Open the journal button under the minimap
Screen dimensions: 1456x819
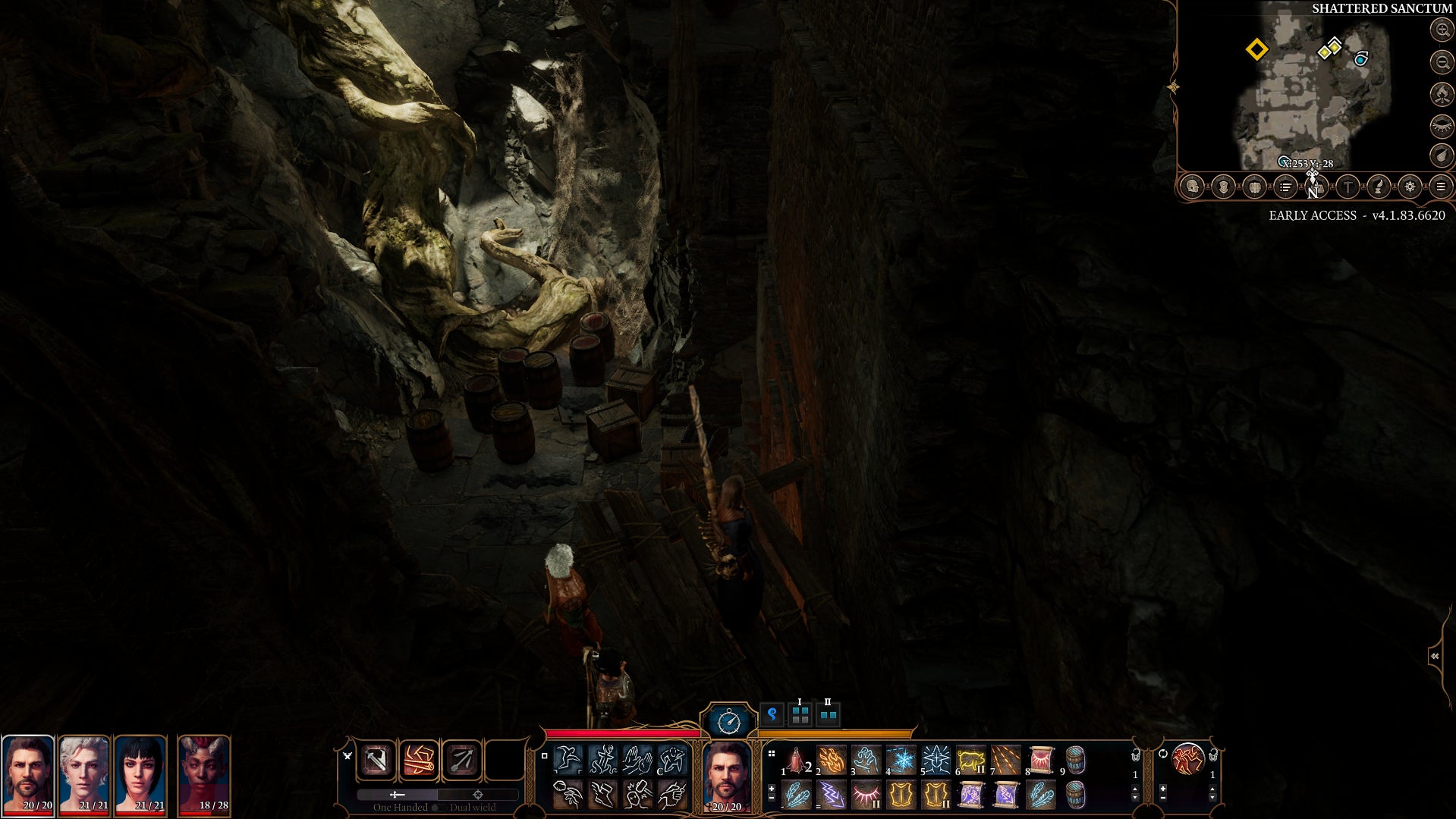click(x=1285, y=186)
